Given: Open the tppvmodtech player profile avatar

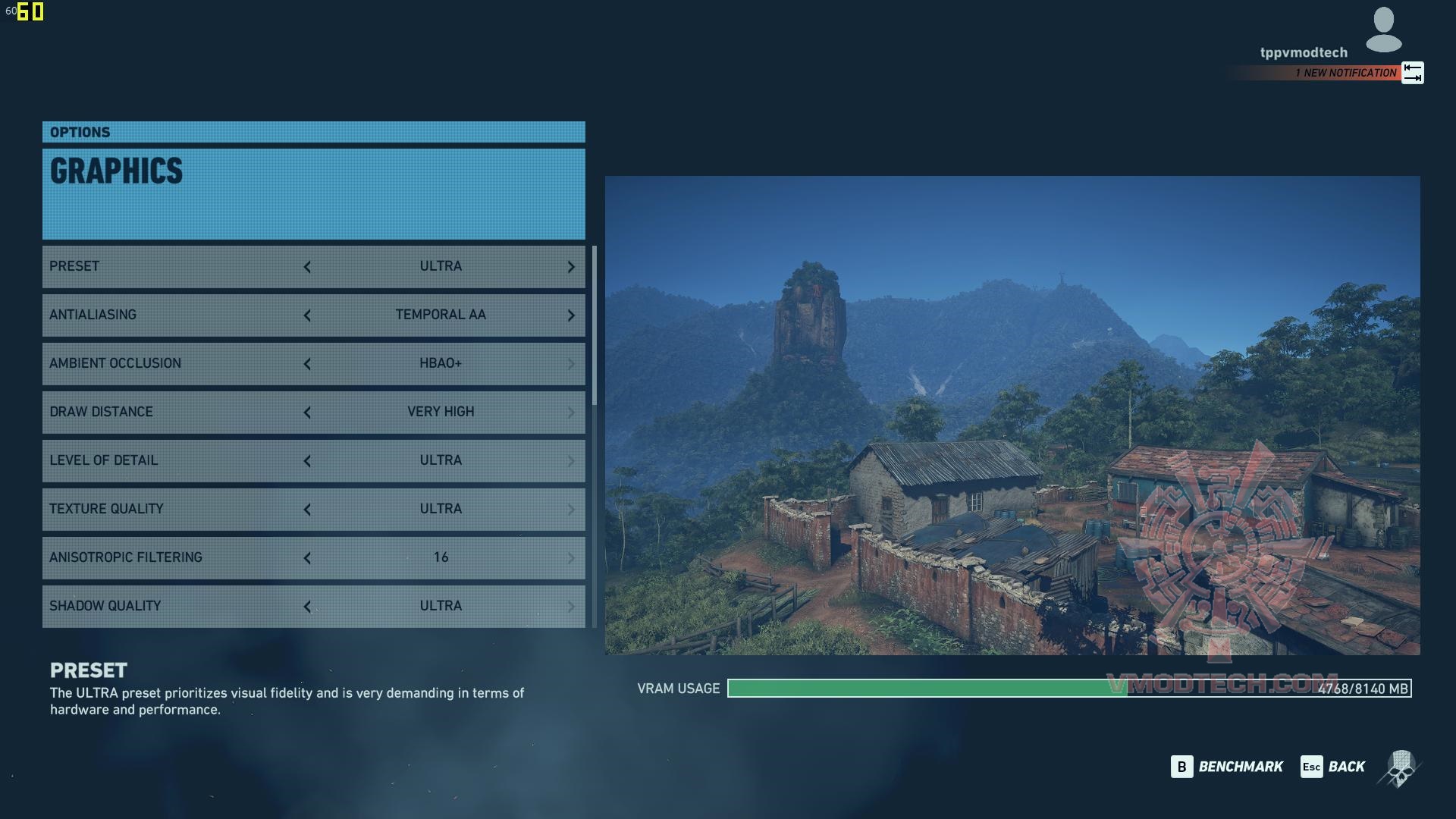Looking at the screenshot, I should coord(1383,30).
